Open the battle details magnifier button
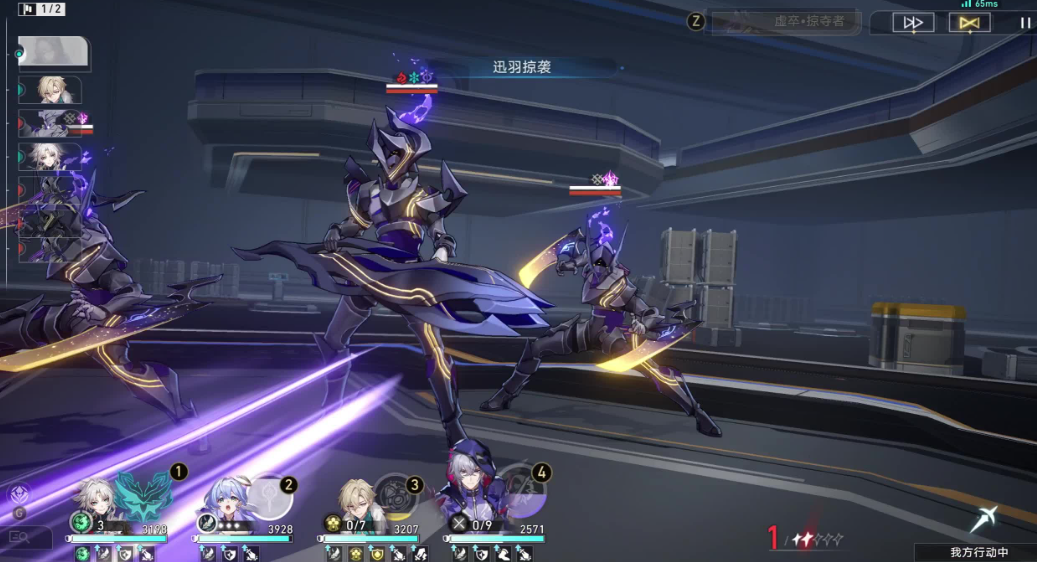1037x562 pixels. 19,538
